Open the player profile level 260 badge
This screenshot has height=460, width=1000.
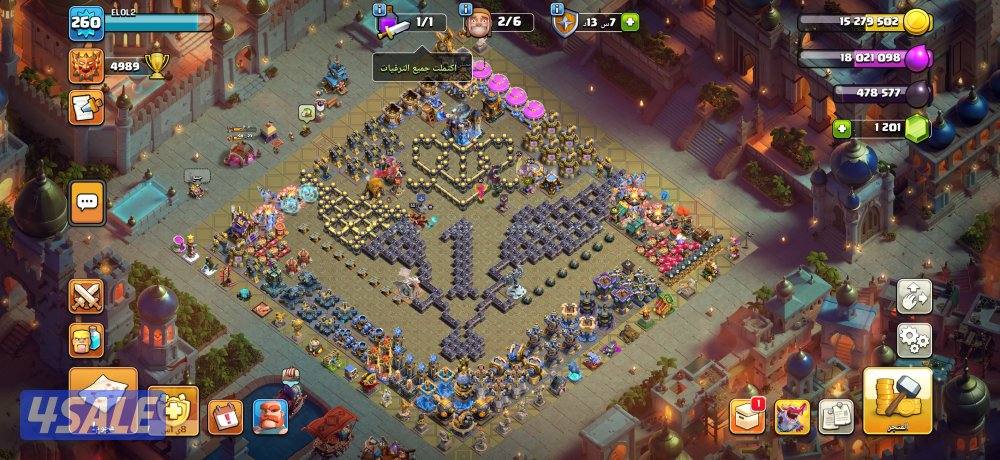(85, 23)
